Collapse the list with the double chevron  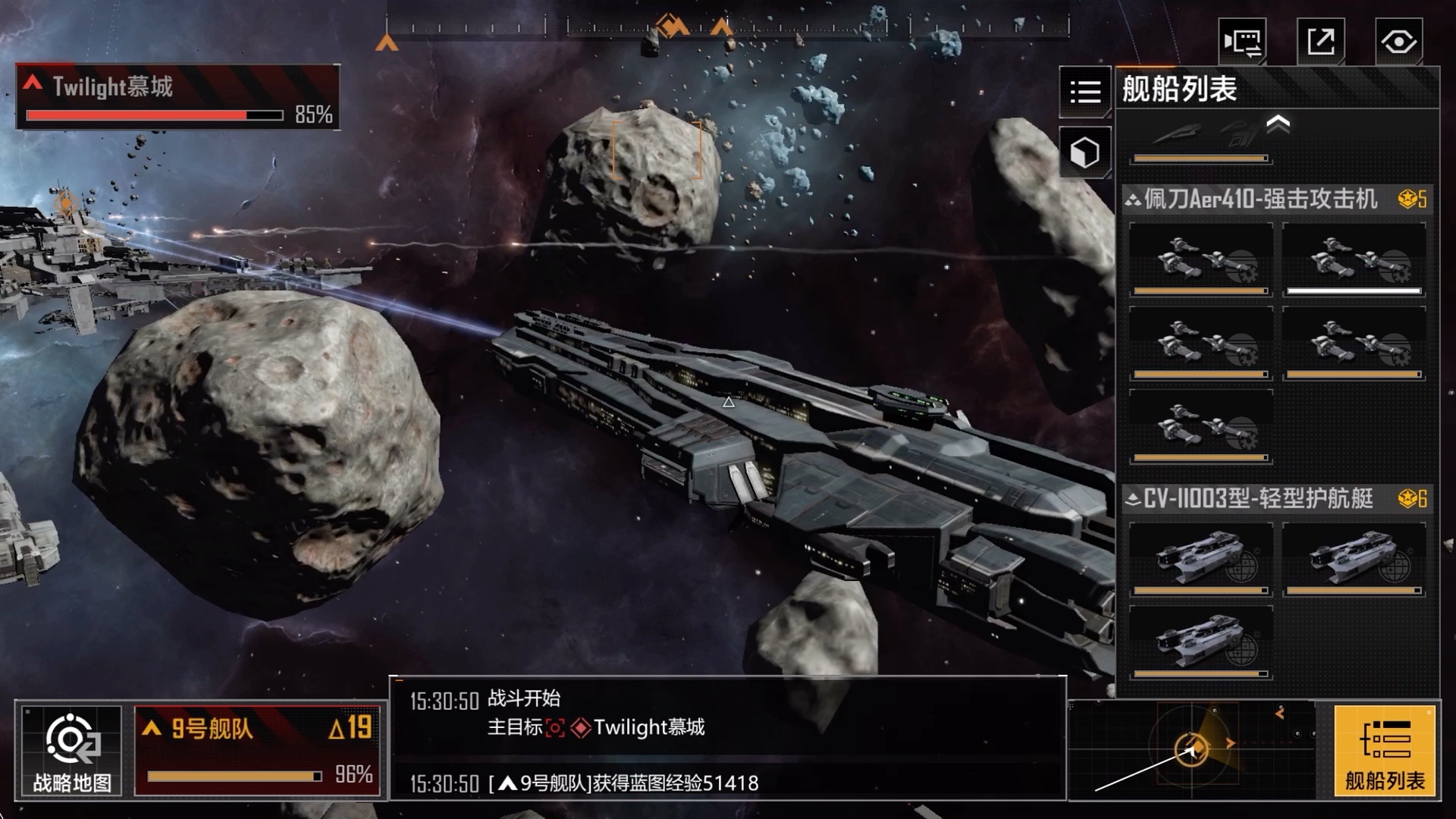pos(1278,123)
